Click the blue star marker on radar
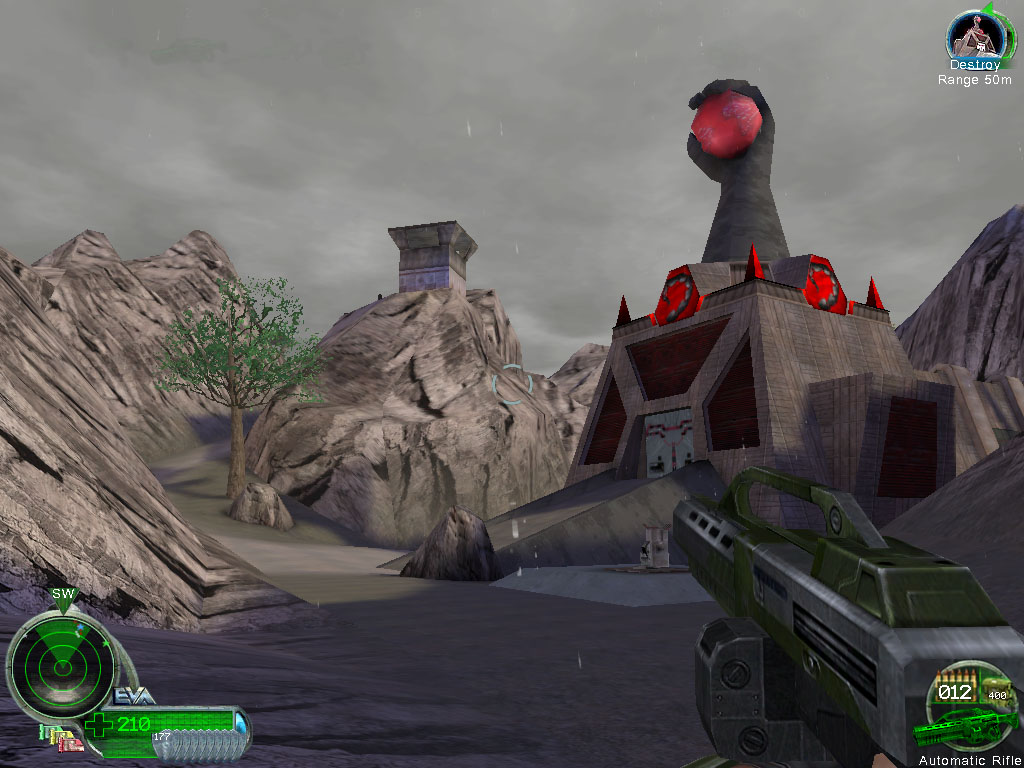Viewport: 1024px width, 768px height. pyautogui.click(x=80, y=627)
